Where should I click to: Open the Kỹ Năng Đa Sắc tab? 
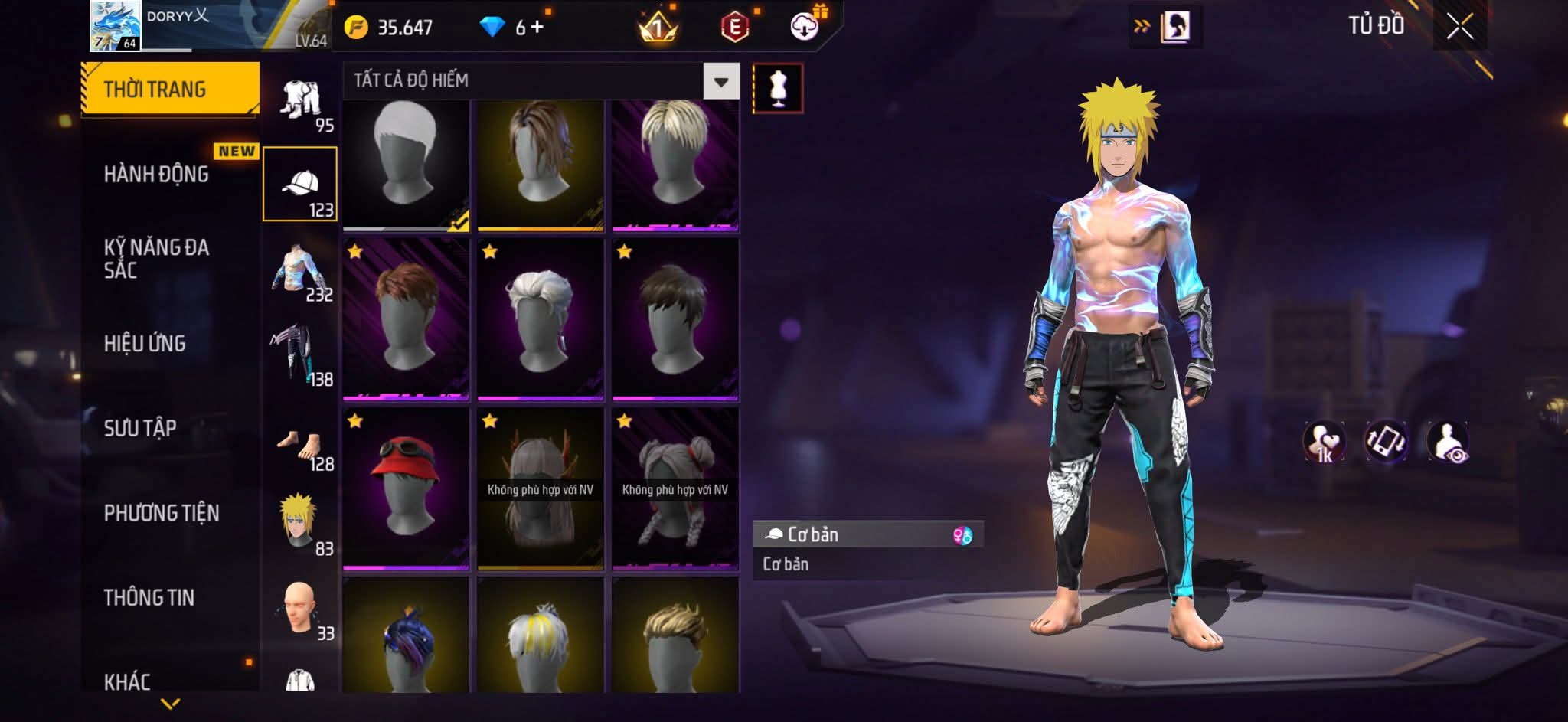[x=157, y=258]
